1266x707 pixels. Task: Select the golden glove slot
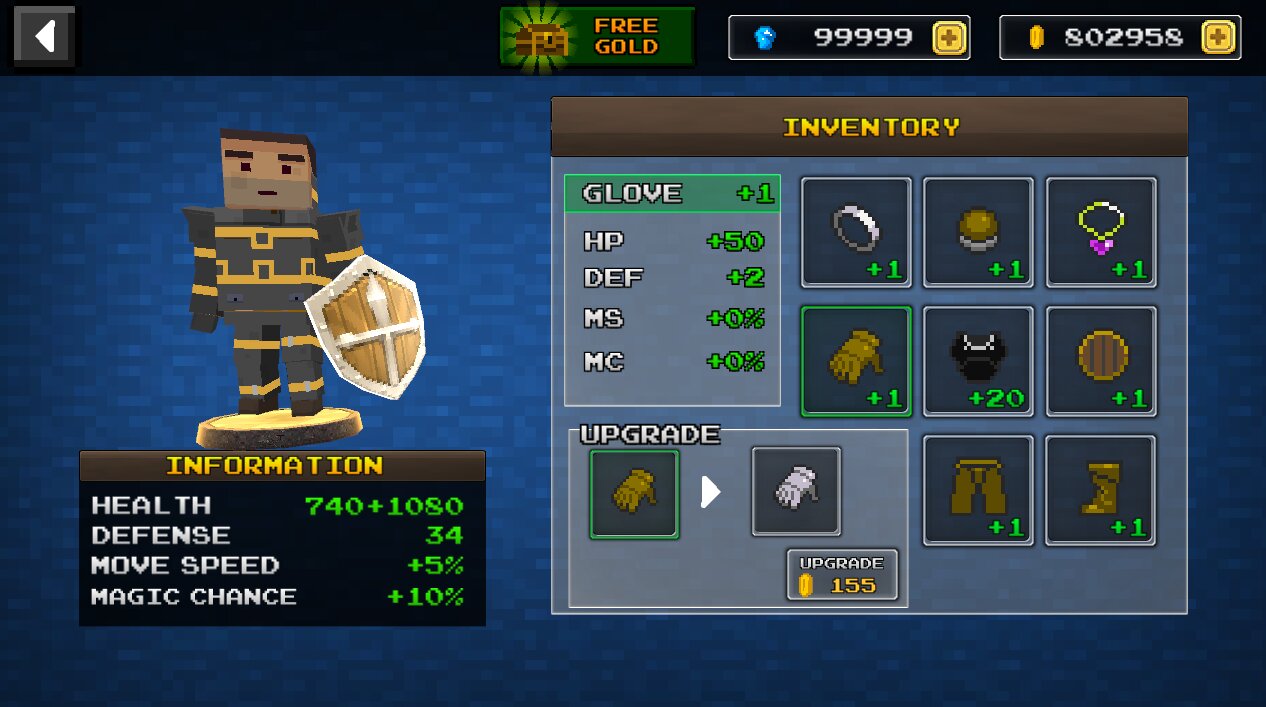pyautogui.click(x=856, y=361)
